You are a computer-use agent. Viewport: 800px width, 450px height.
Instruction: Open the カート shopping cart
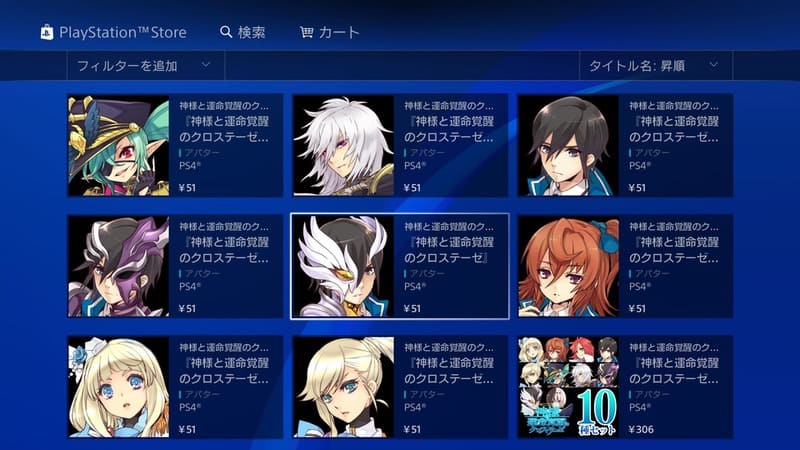click(330, 32)
